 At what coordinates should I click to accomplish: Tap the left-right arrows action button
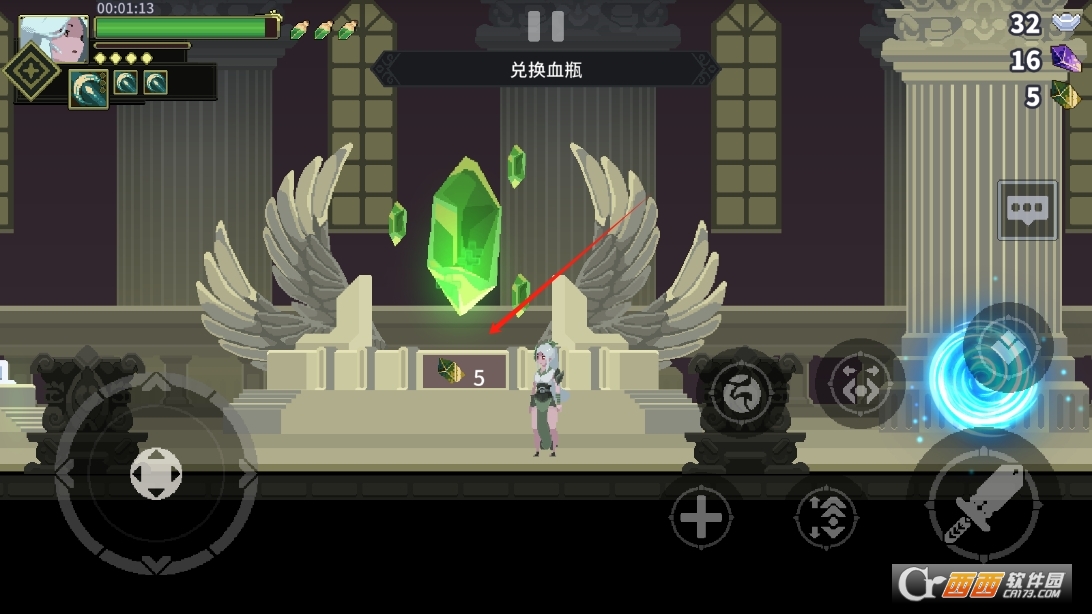pos(859,384)
